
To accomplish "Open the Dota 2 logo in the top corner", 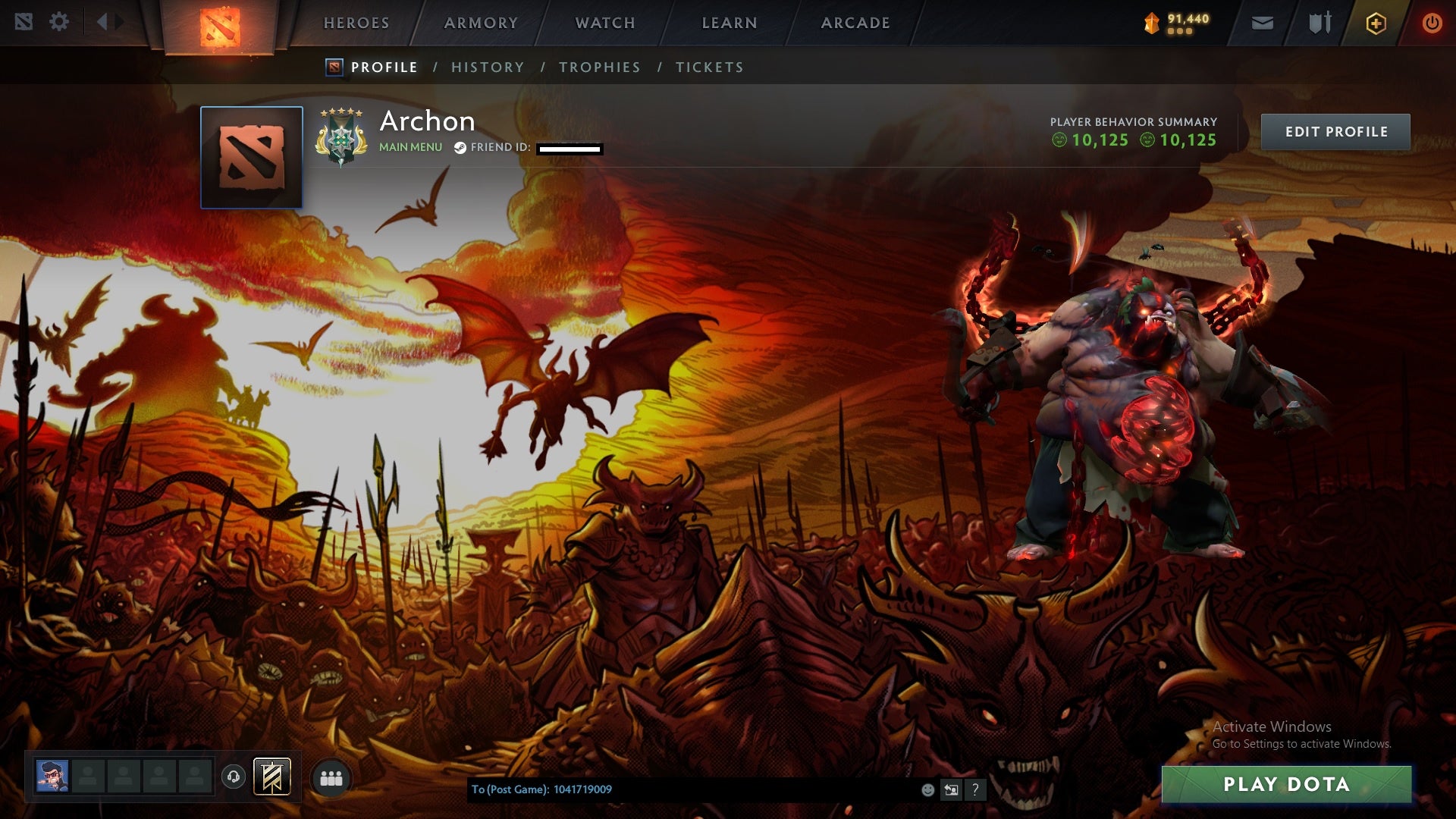I will tap(22, 22).
